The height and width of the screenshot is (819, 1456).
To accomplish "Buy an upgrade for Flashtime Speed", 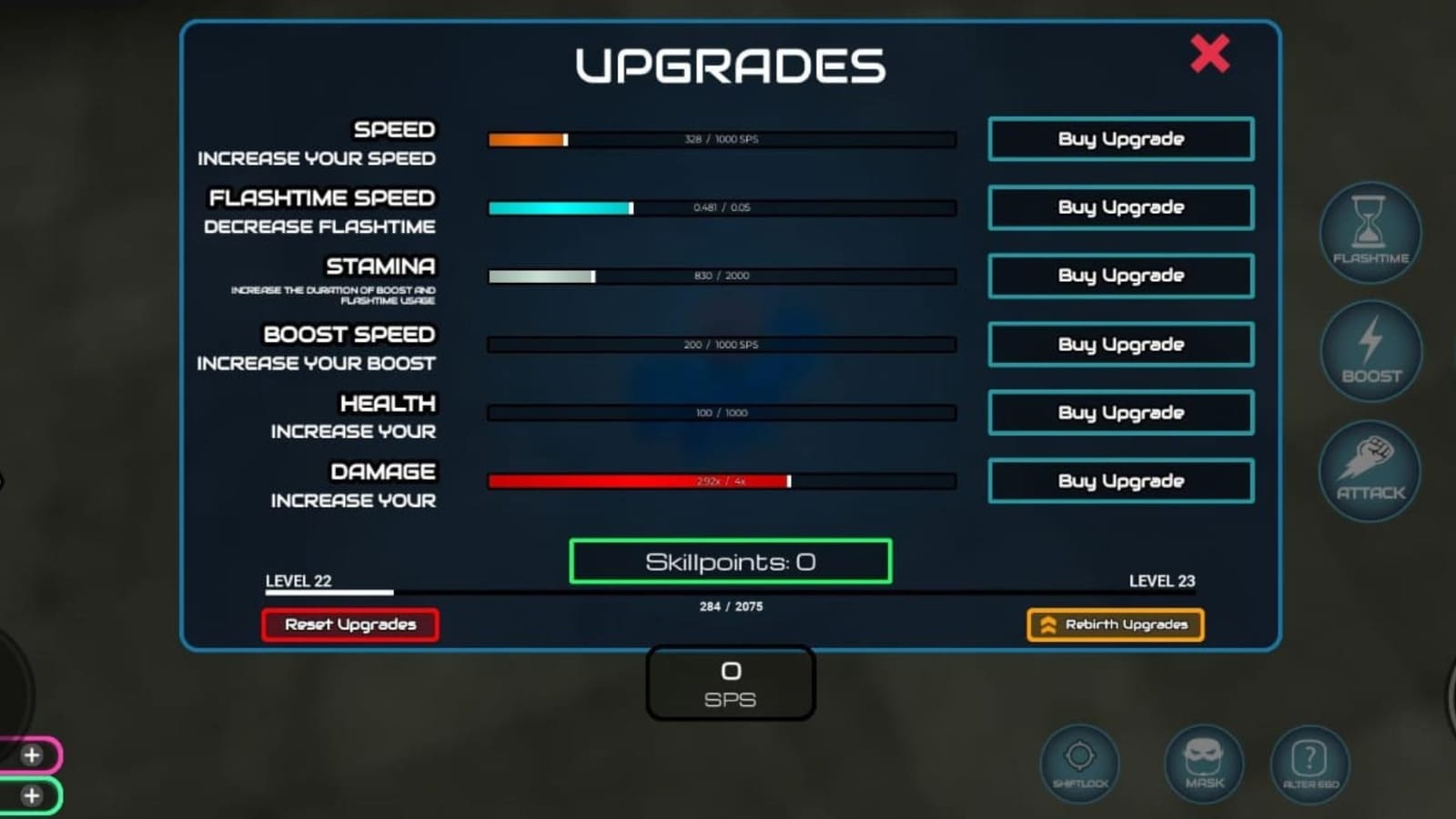I will click(1120, 207).
